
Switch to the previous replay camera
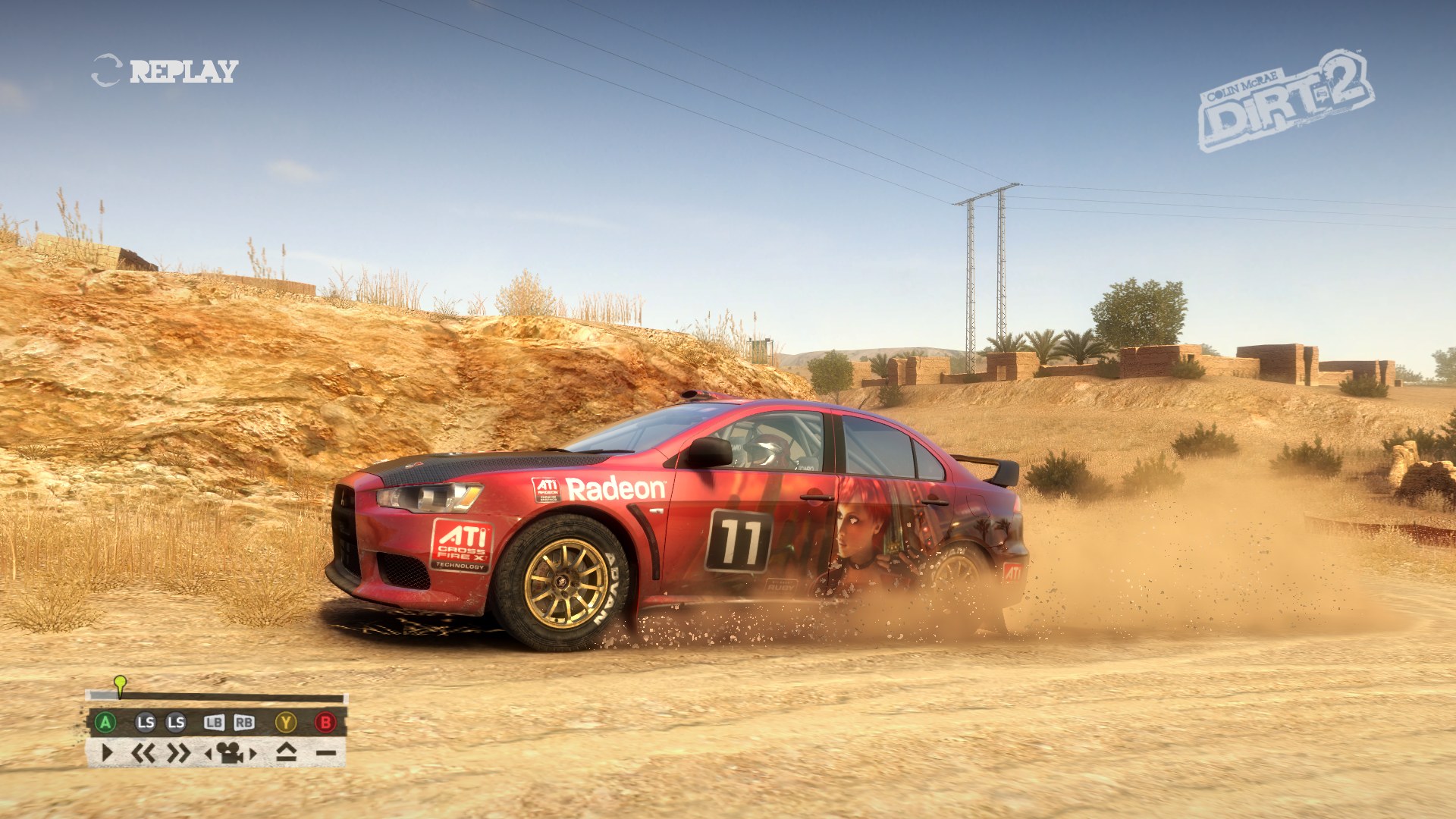[x=209, y=754]
